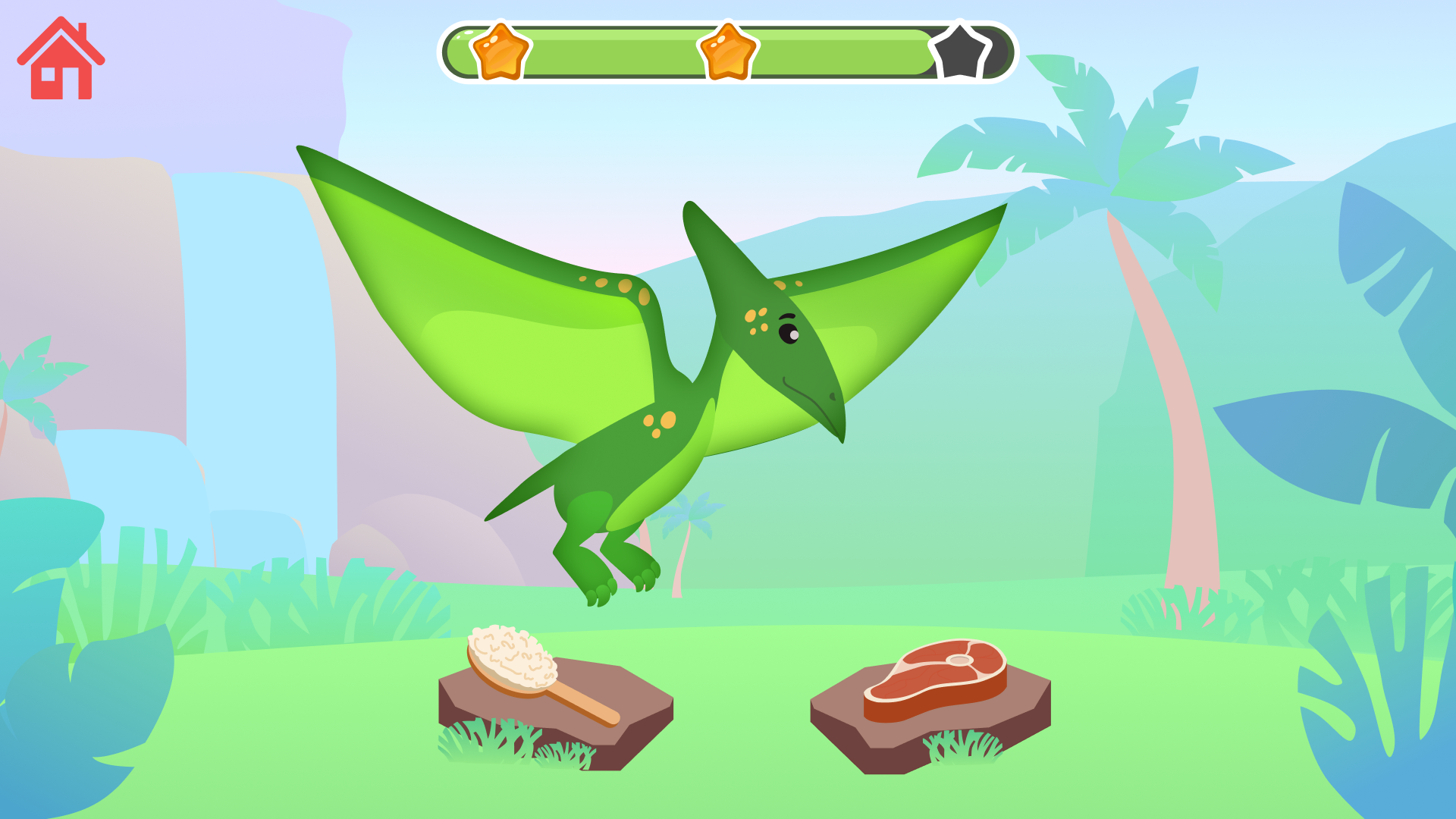
Task: Click the pterodactyl's eye
Action: pos(789,332)
